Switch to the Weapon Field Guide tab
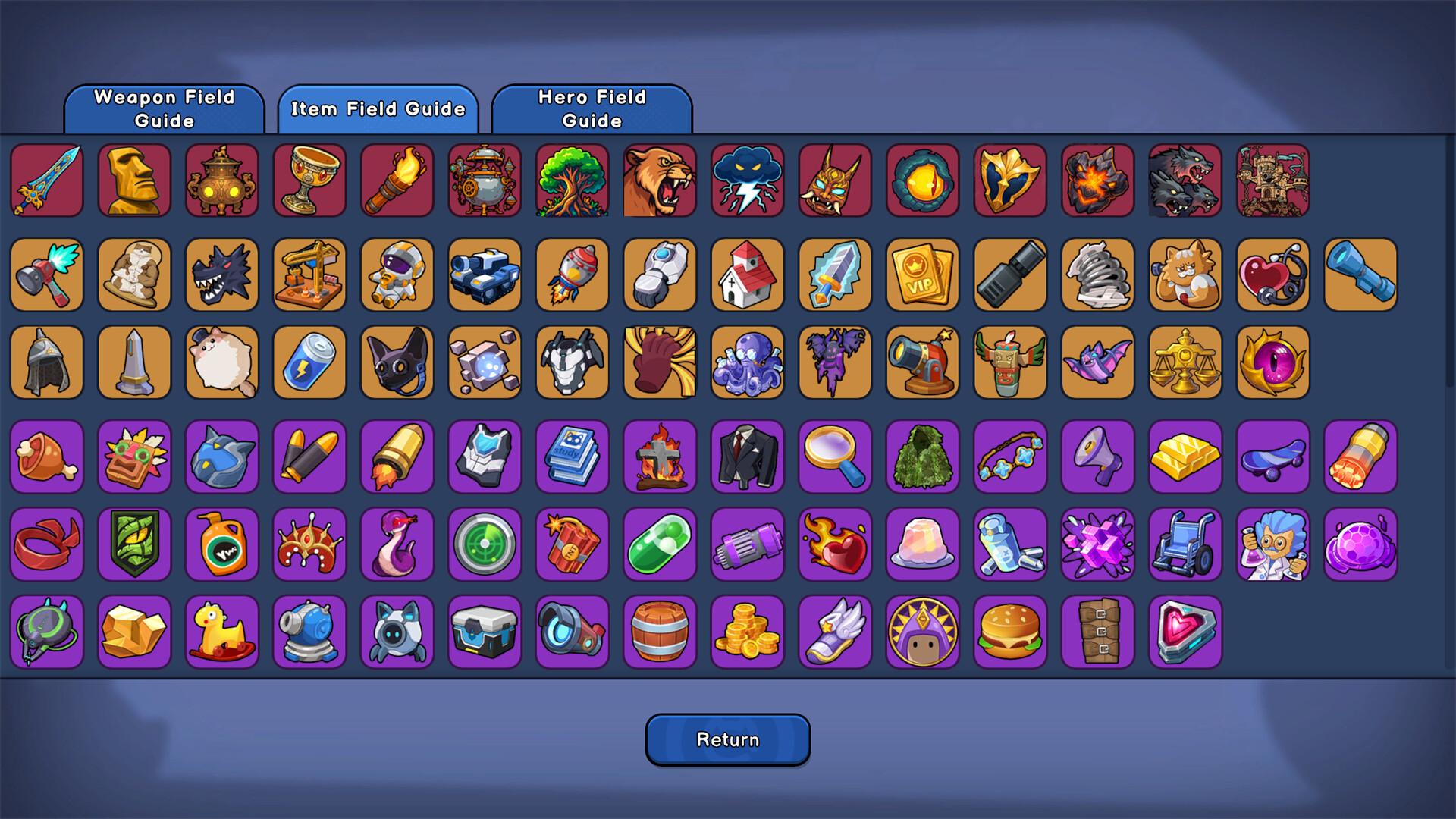The image size is (1456, 819). [x=164, y=108]
